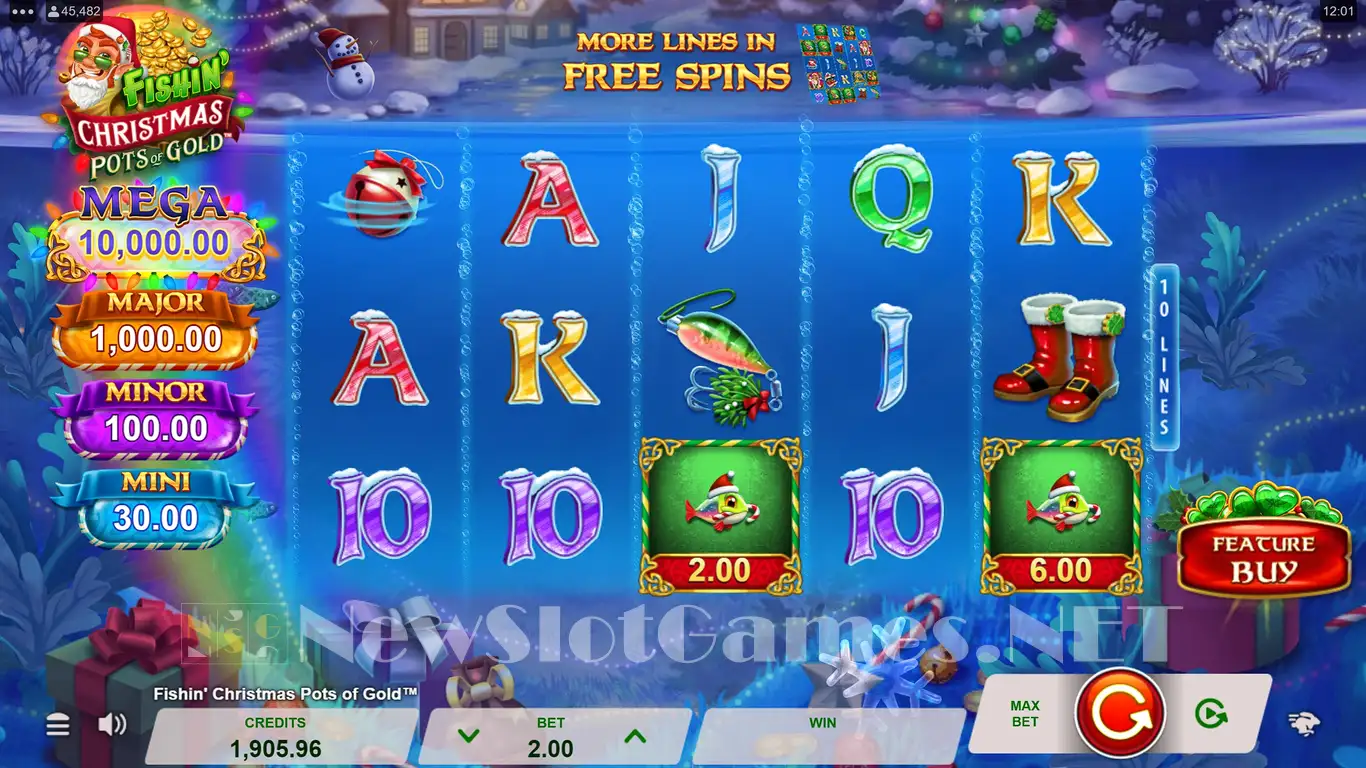Toggle sound with the speaker icon
This screenshot has width=1366, height=768.
tap(112, 724)
